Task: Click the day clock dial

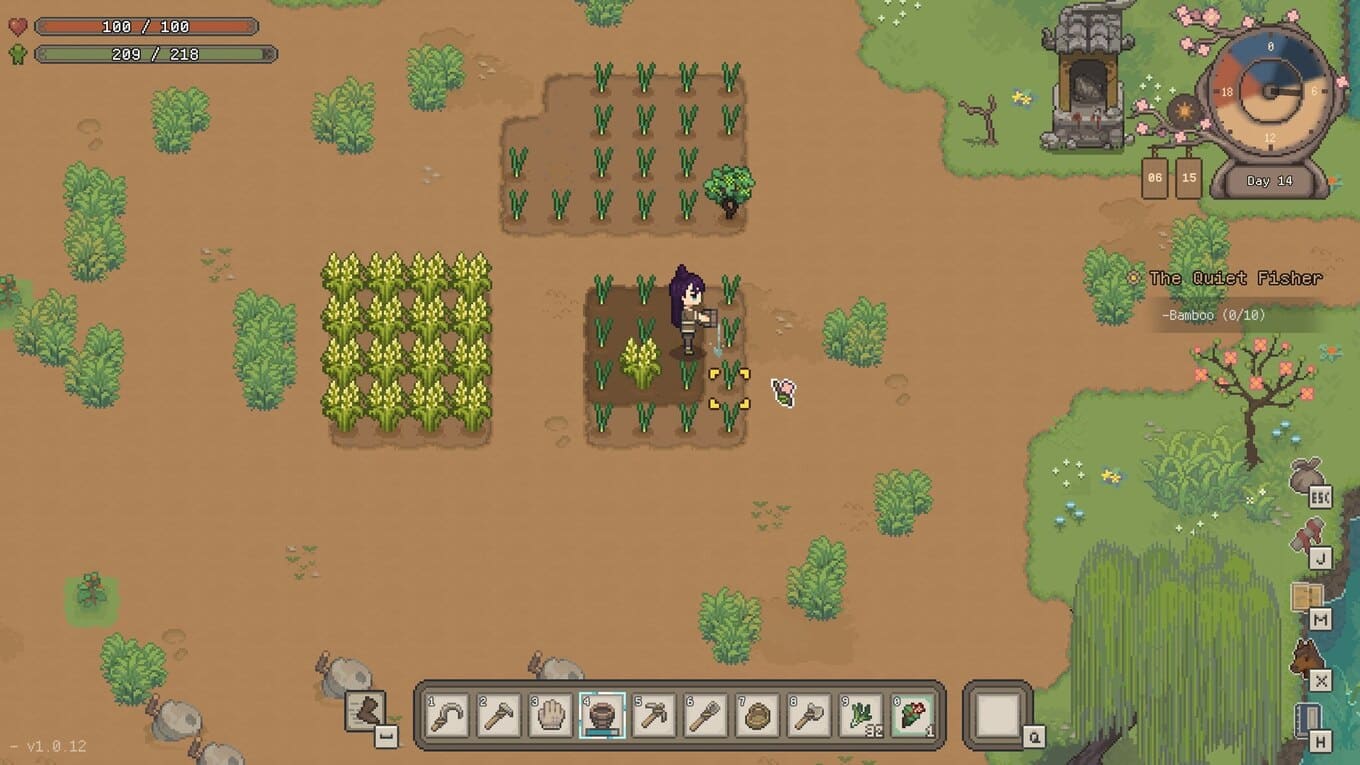Action: click(x=1270, y=92)
